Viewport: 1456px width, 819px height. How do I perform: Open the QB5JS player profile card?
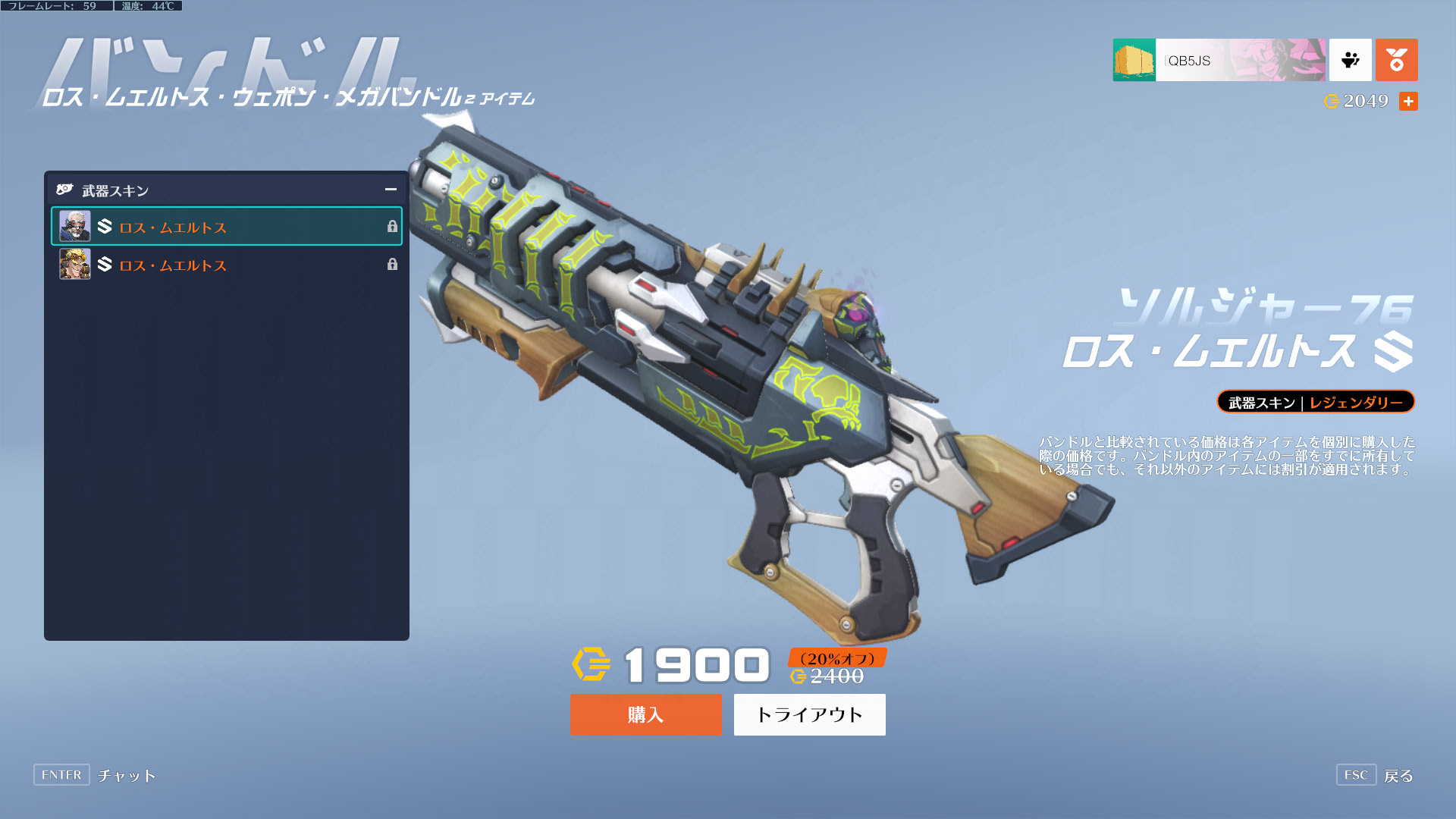(x=1219, y=60)
